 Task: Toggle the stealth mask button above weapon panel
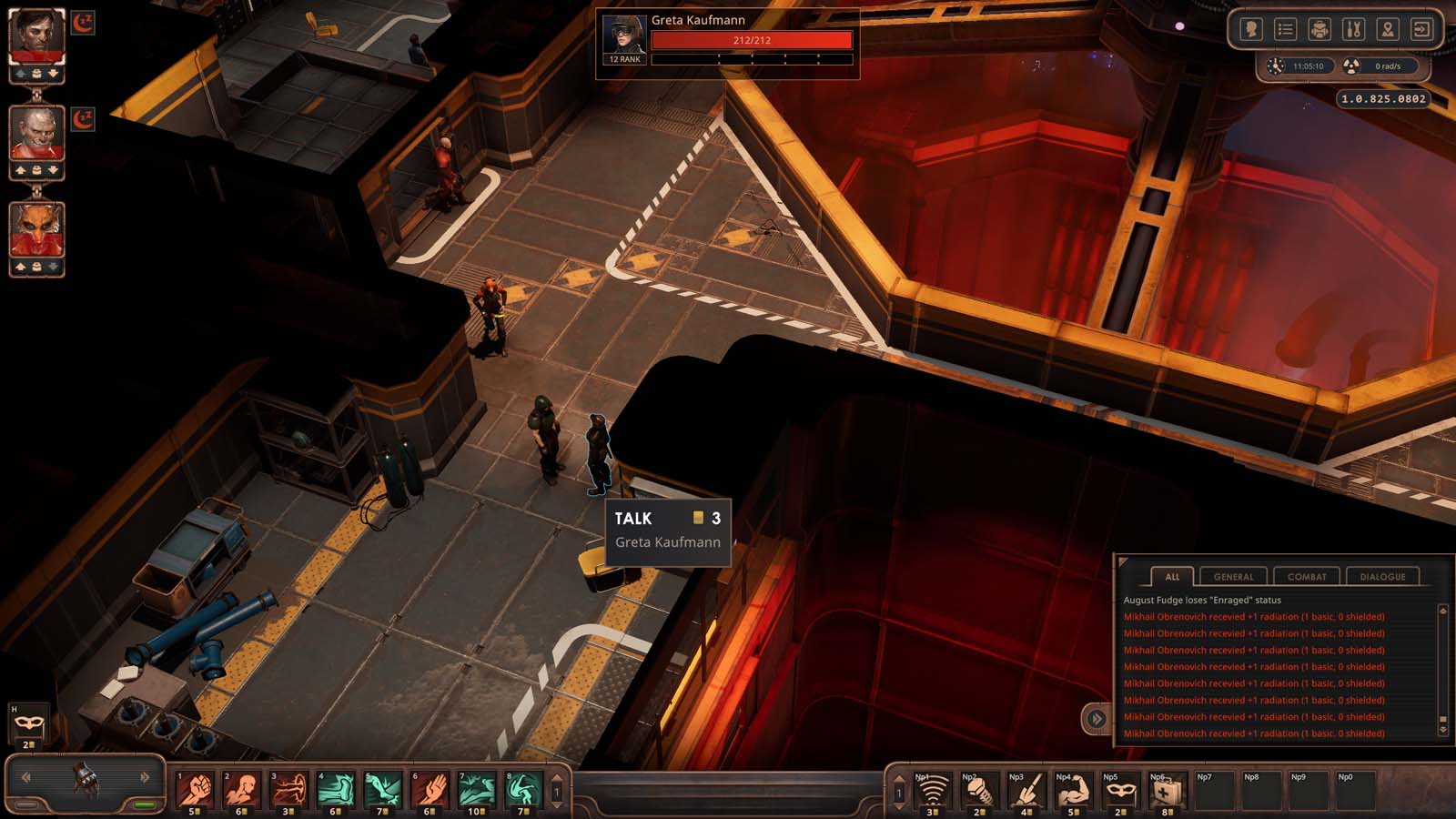28,723
